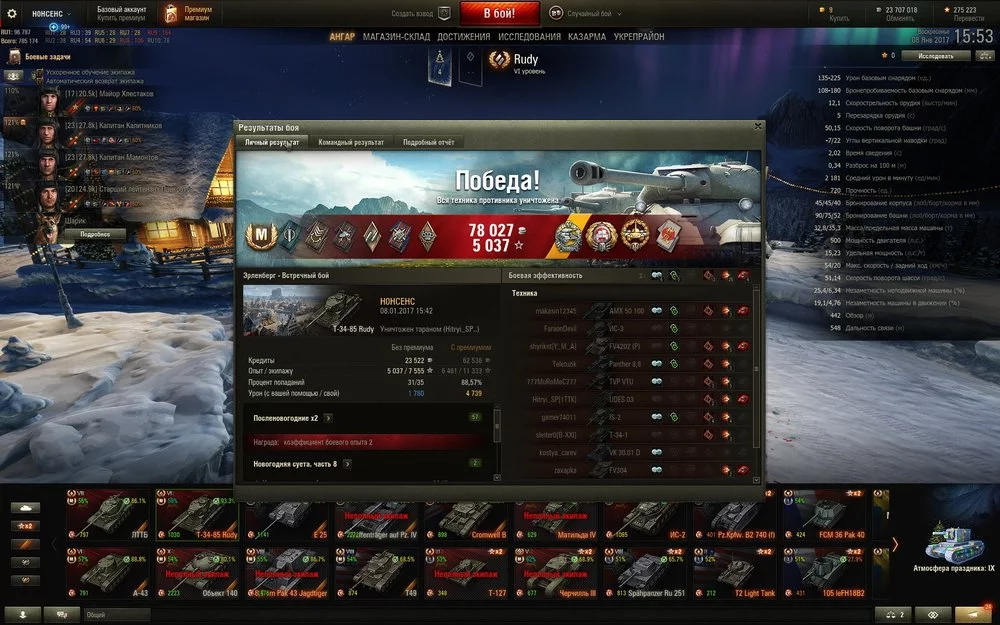Click the Исследовать button
This screenshot has height=625, width=1000.
pos(938,56)
